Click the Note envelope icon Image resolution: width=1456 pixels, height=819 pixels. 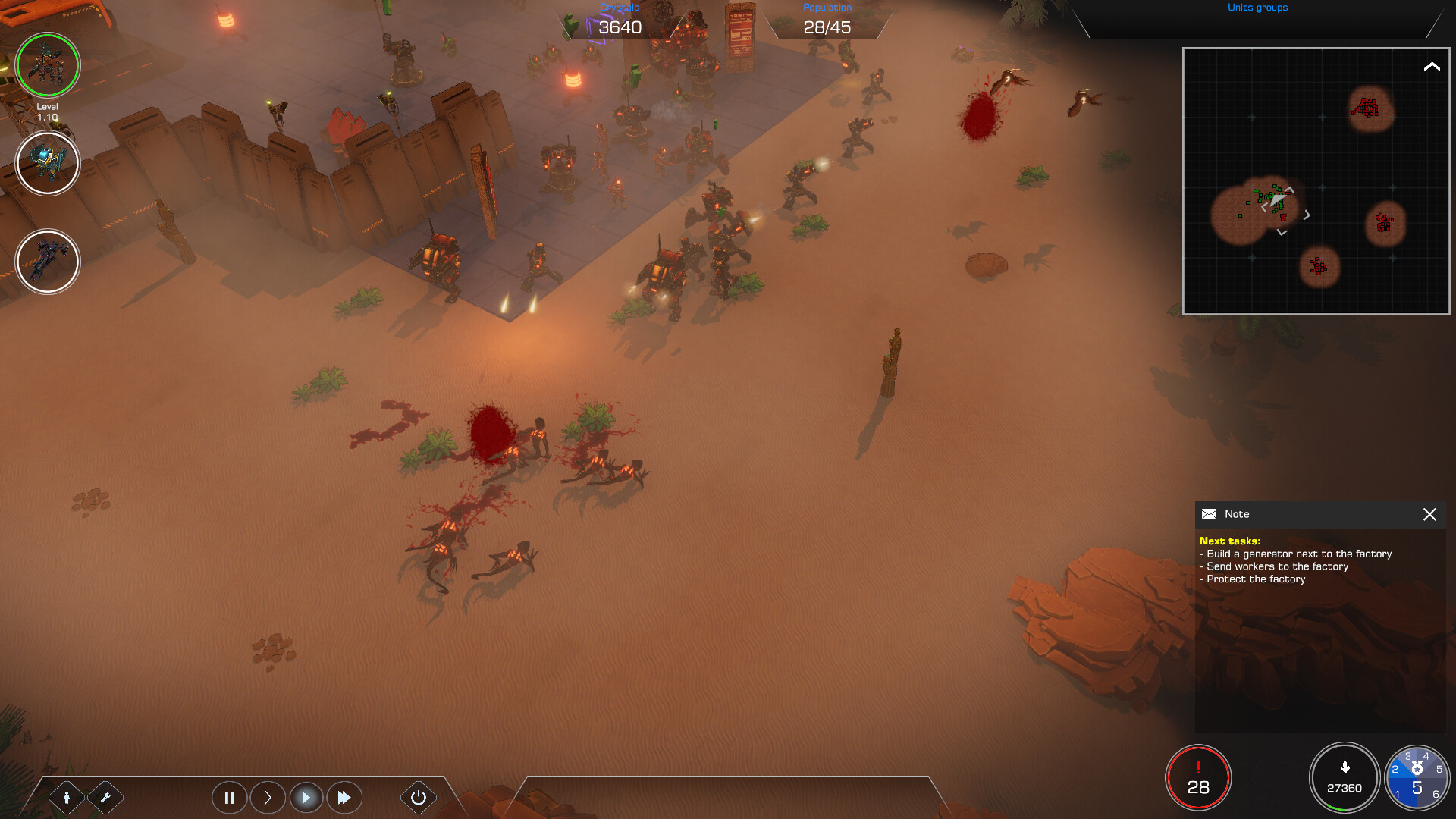1209,514
